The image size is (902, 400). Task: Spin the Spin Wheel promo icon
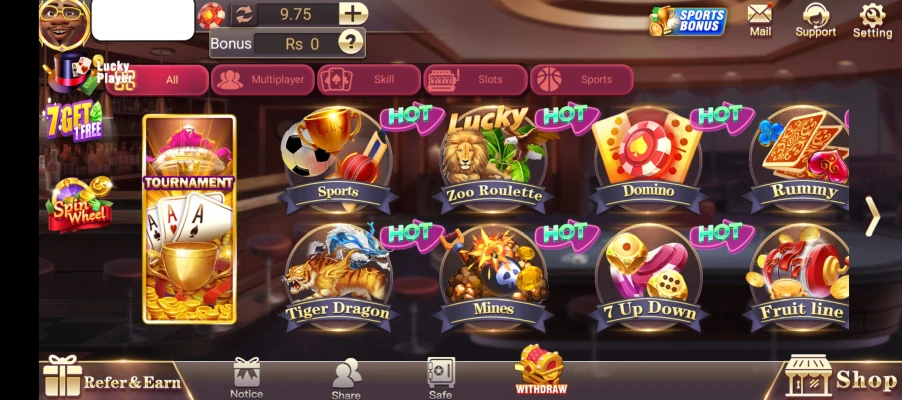[80, 203]
